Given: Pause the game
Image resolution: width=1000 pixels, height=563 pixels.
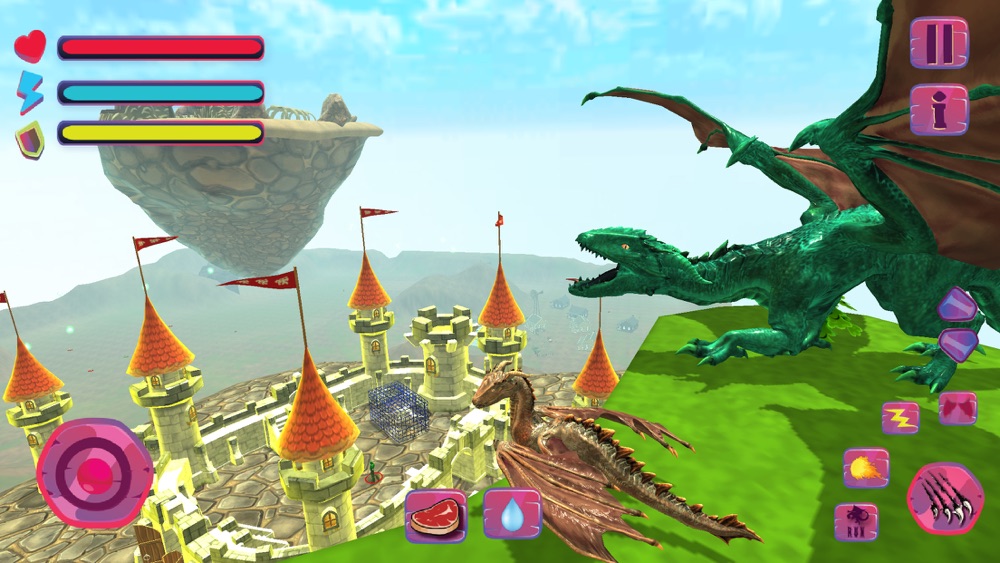Looking at the screenshot, I should tap(939, 42).
